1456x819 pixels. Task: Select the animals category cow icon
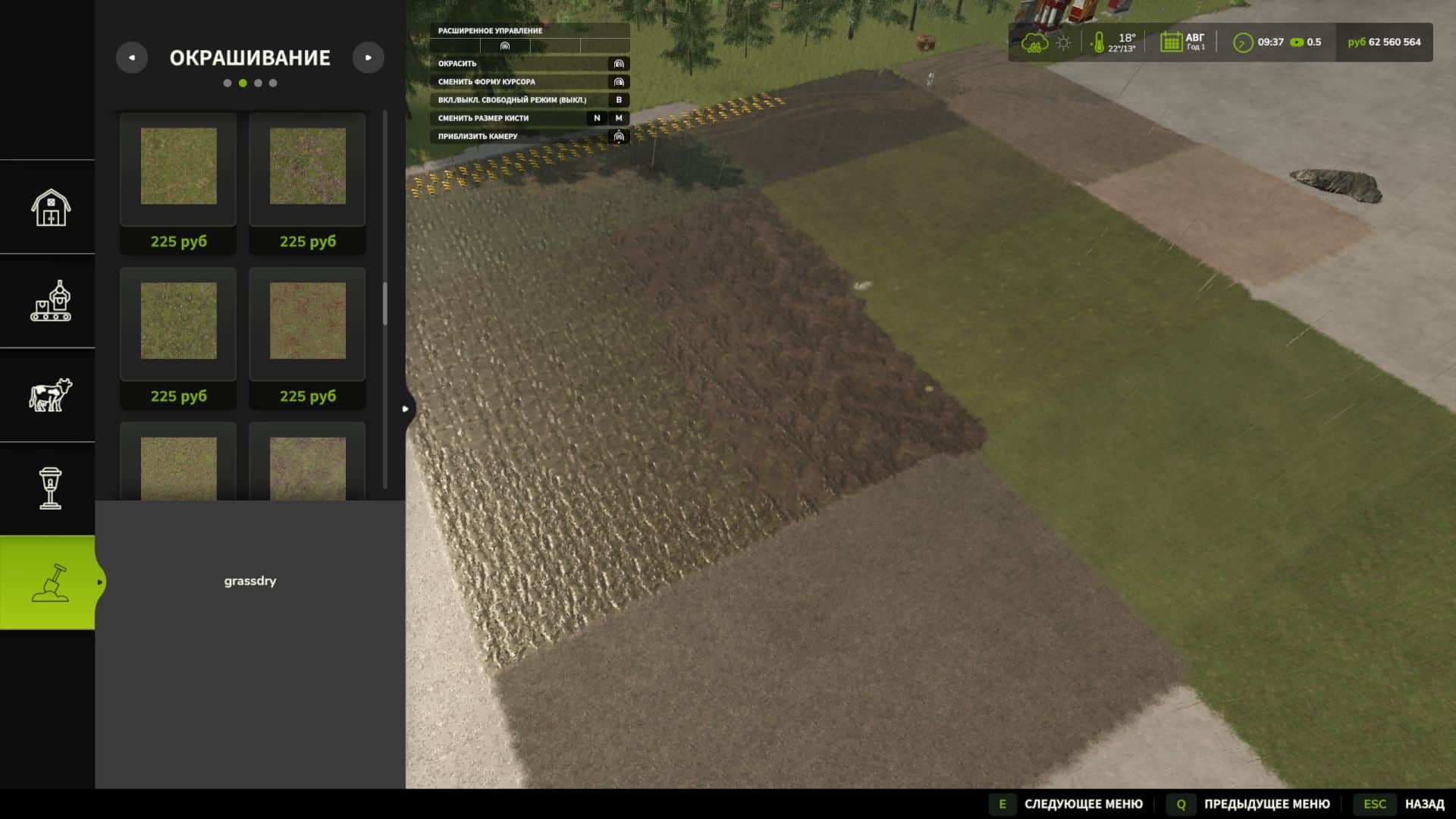[49, 395]
